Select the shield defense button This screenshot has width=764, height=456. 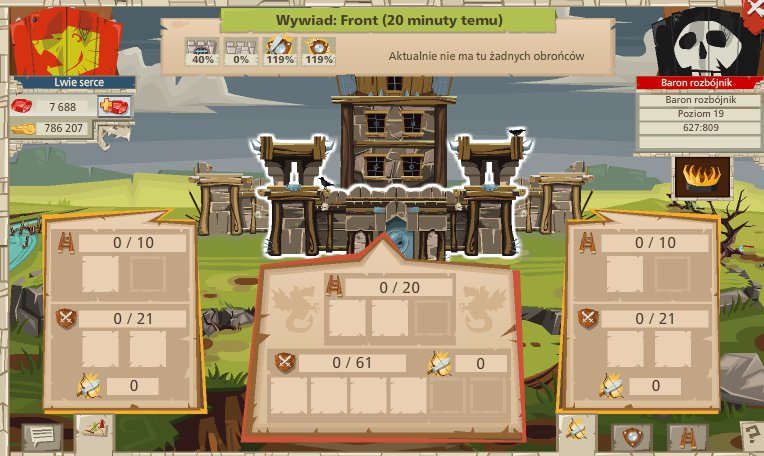pos(632,435)
